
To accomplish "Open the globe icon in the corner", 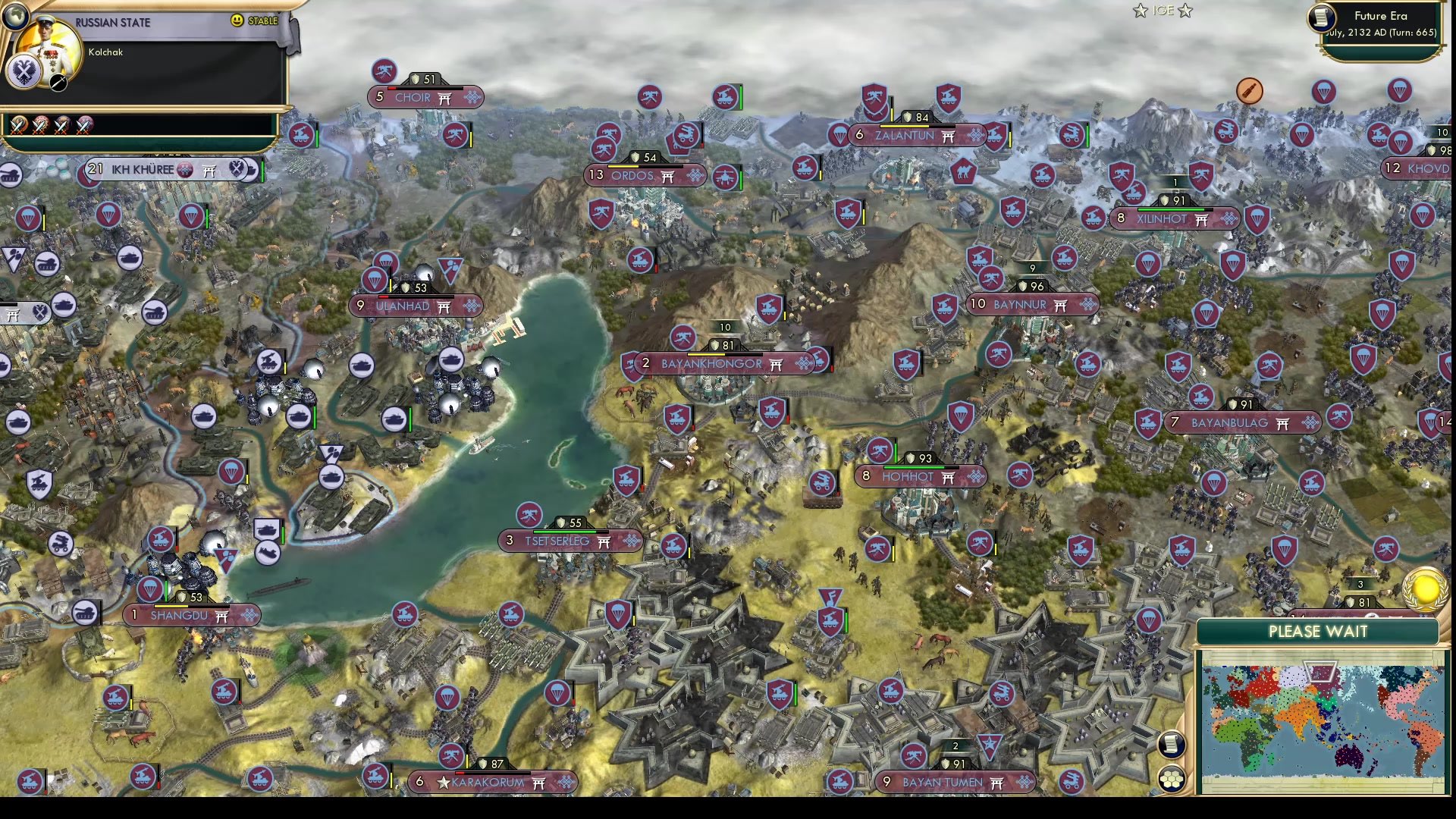I will coord(15,14).
